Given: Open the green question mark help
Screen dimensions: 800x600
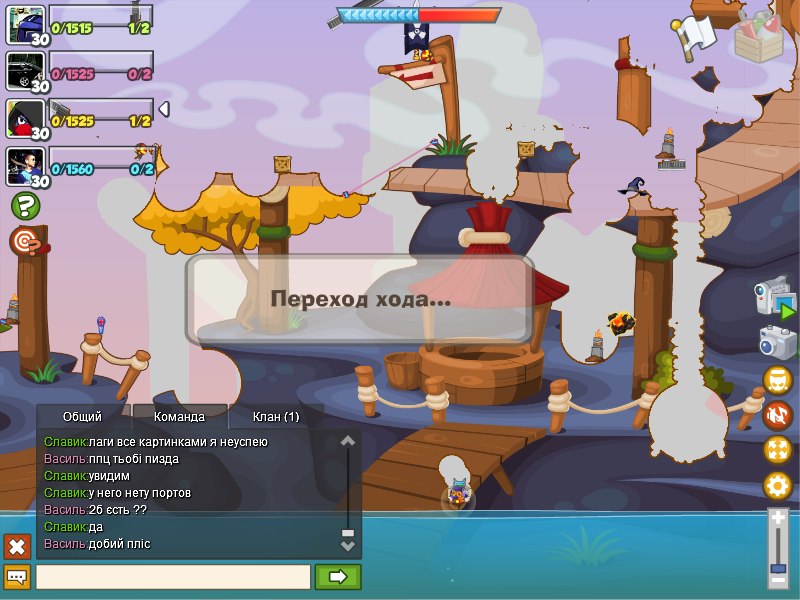Looking at the screenshot, I should (x=26, y=206).
